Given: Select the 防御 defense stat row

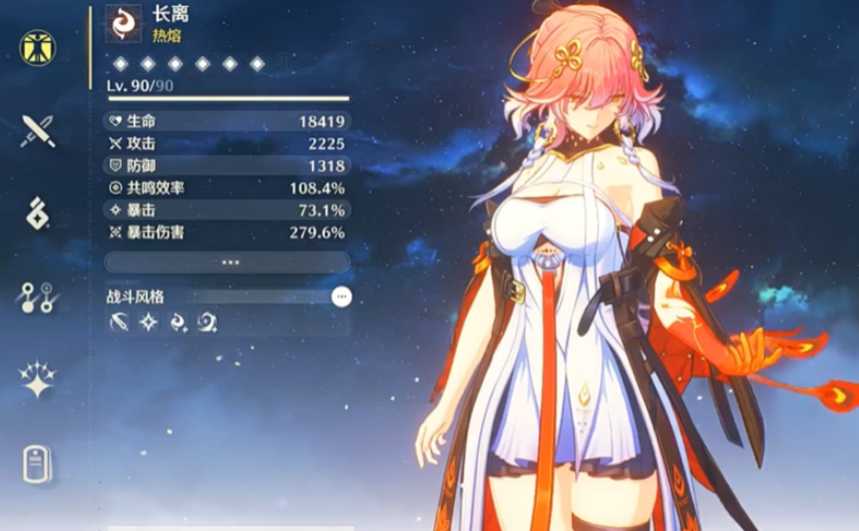Looking at the screenshot, I should coord(227,165).
